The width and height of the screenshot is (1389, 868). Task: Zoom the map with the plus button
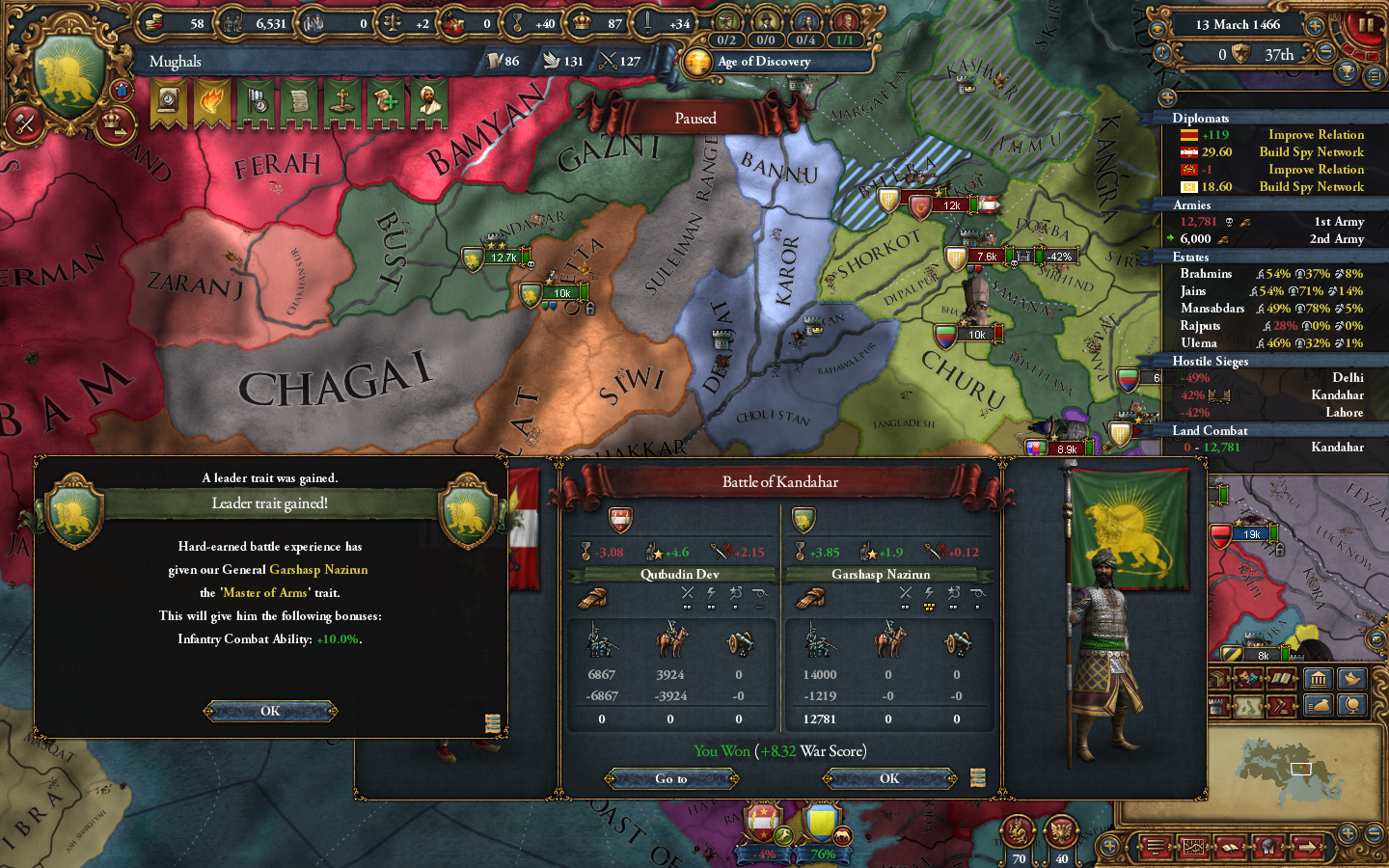[x=1349, y=831]
